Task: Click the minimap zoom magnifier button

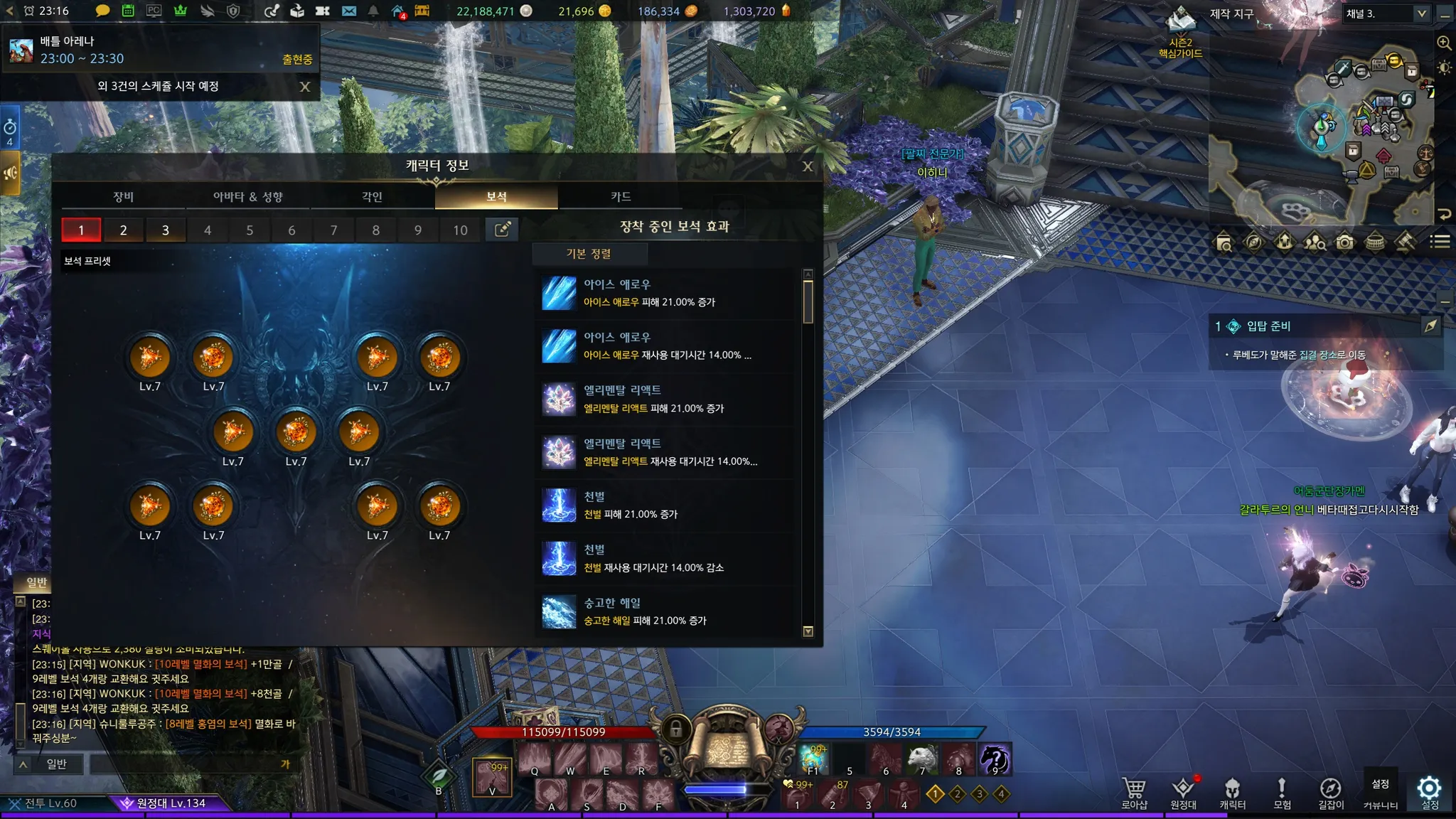Action: [x=1444, y=43]
